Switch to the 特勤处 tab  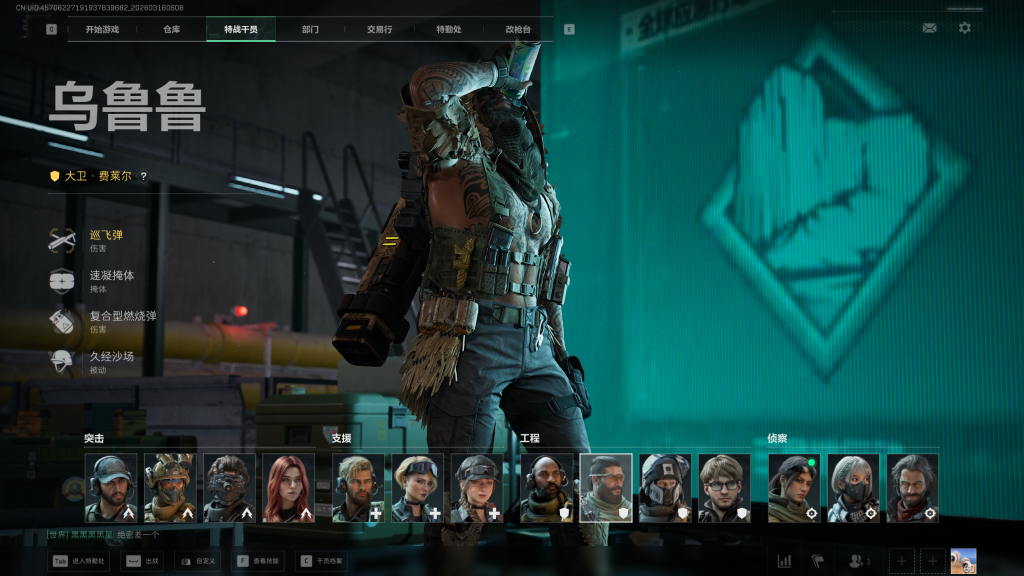point(449,29)
